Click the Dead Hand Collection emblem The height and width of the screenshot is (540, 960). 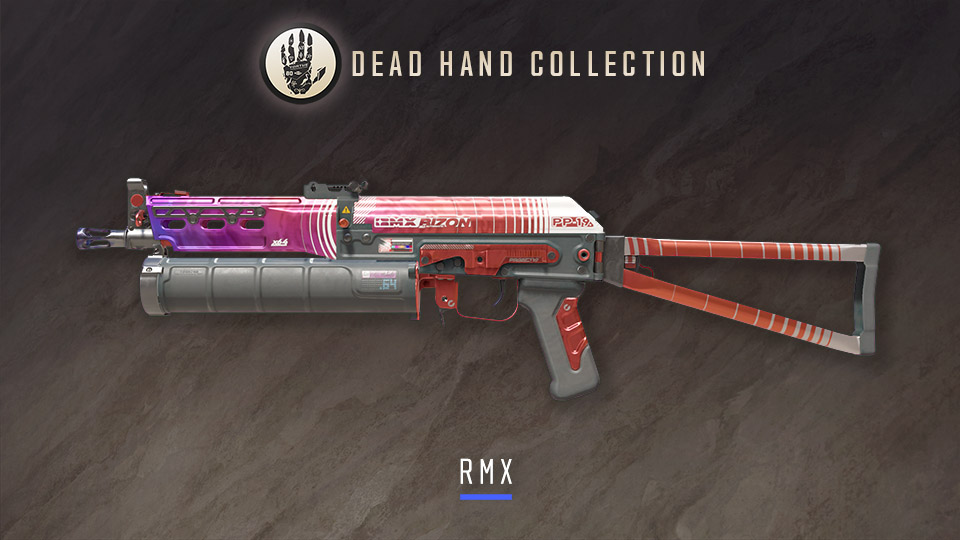click(x=300, y=64)
